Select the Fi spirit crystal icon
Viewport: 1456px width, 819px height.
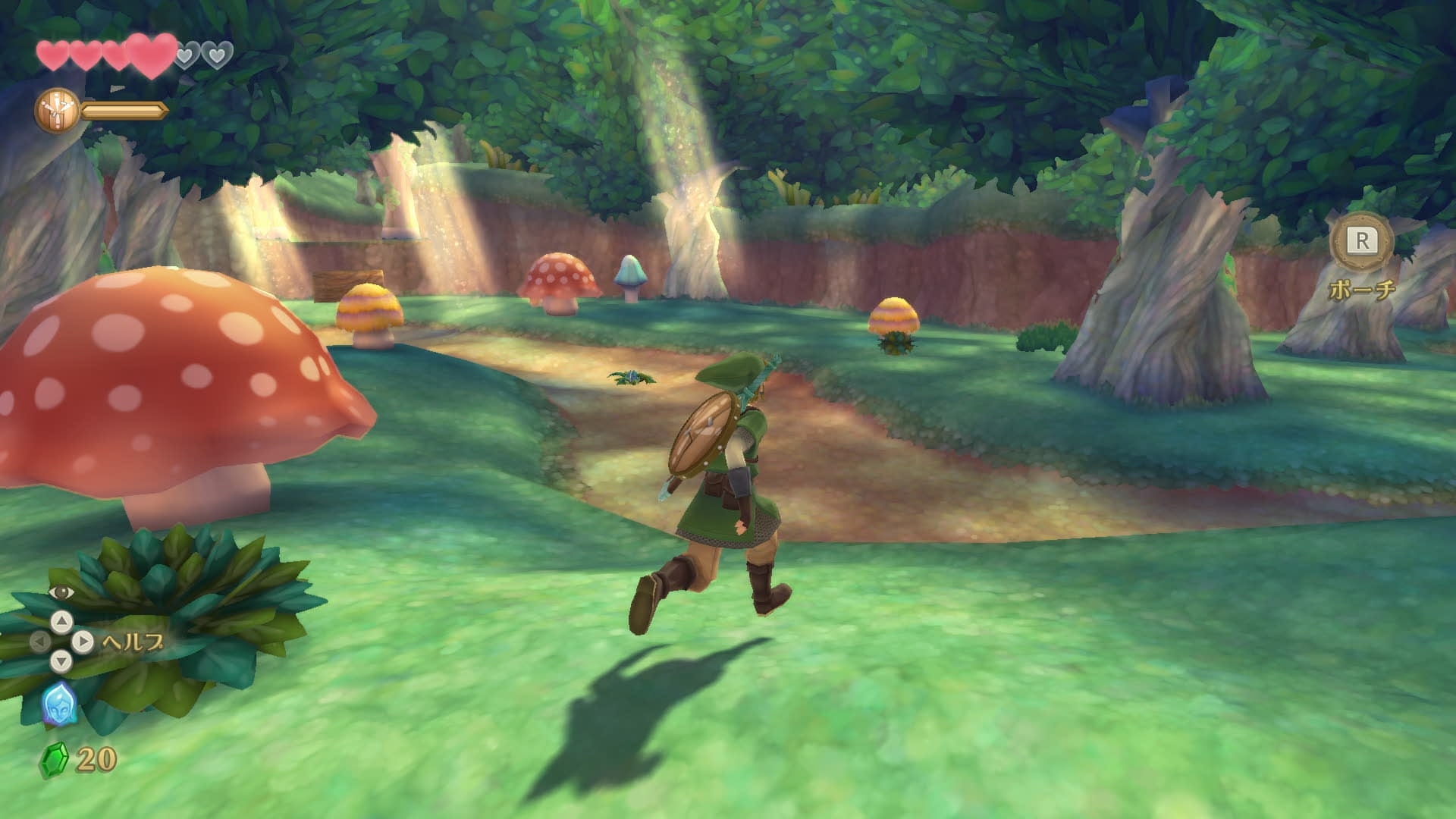click(59, 703)
